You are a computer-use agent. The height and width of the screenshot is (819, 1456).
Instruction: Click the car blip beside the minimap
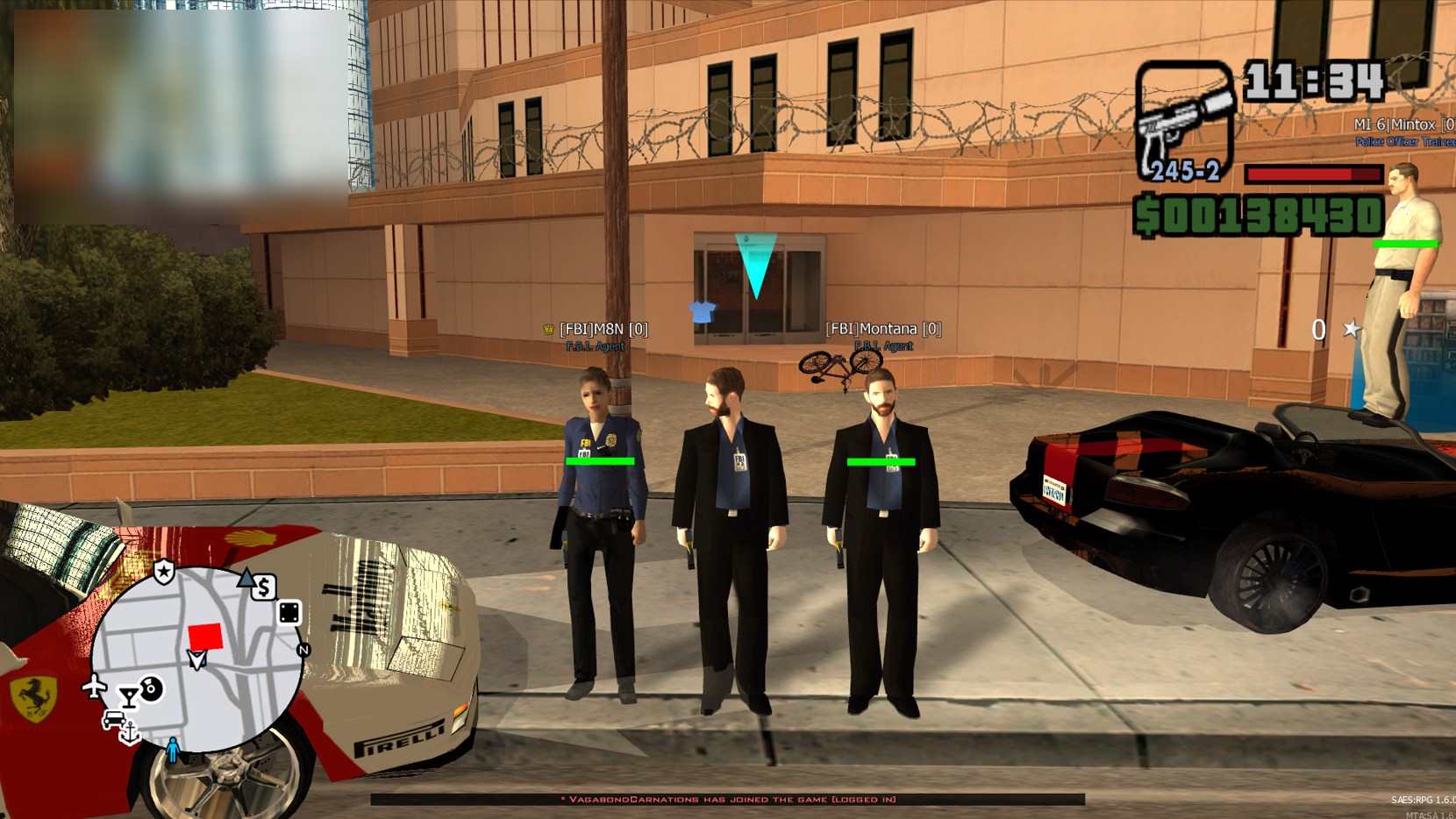[x=113, y=720]
